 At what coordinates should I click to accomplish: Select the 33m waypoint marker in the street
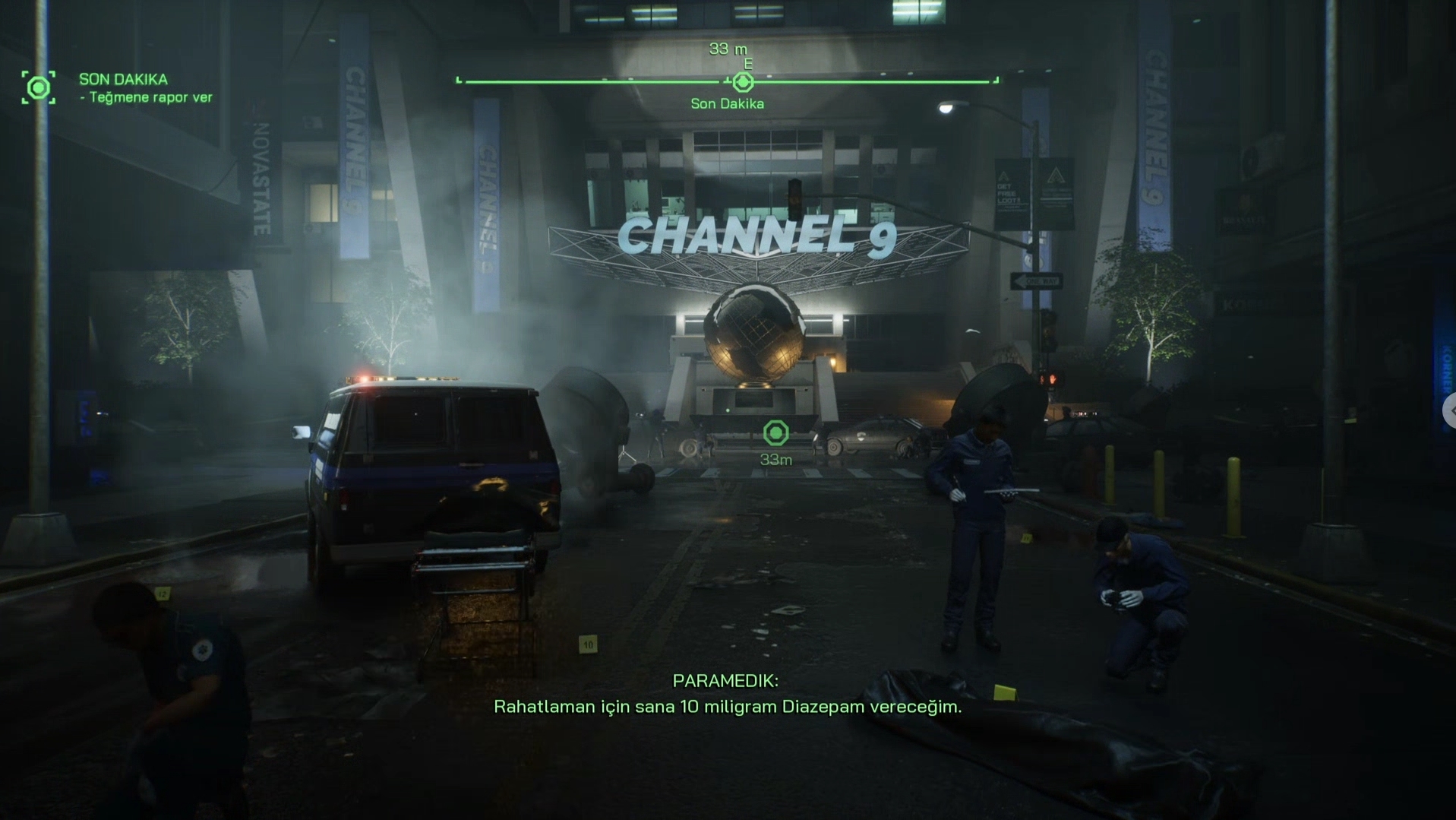click(775, 433)
